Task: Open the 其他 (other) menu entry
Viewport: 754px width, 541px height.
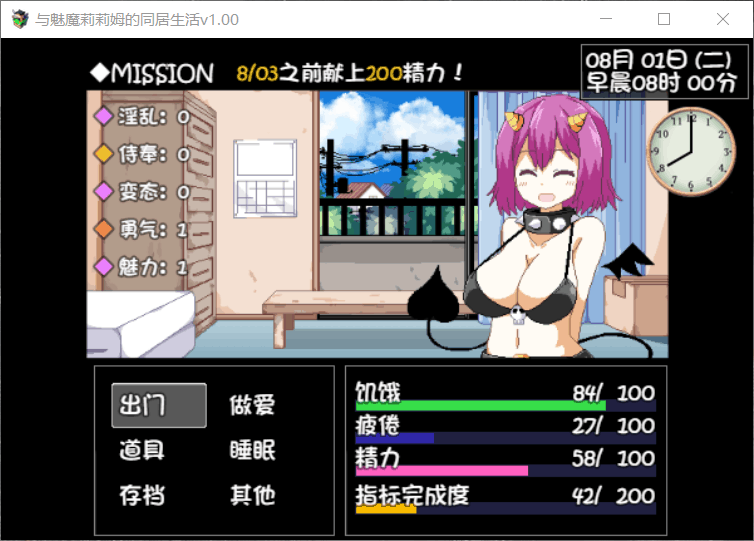Action: 252,495
